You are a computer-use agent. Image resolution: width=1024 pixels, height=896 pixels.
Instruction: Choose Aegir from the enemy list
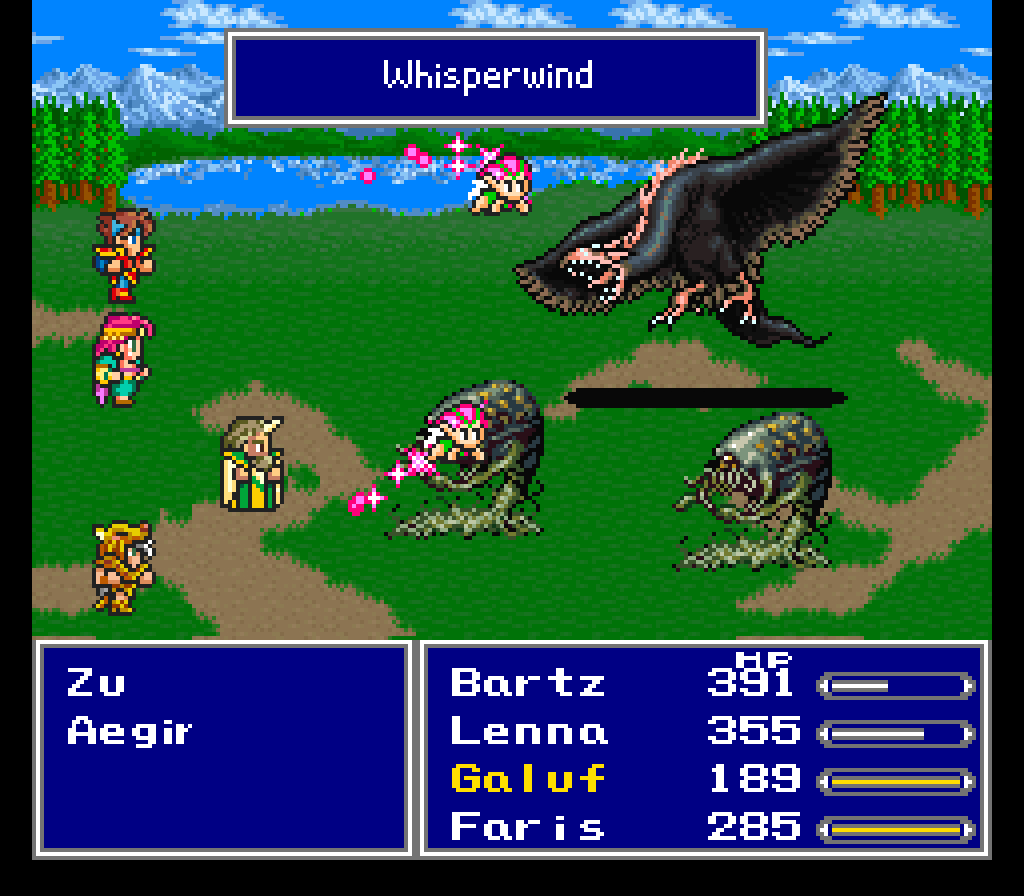click(129, 732)
